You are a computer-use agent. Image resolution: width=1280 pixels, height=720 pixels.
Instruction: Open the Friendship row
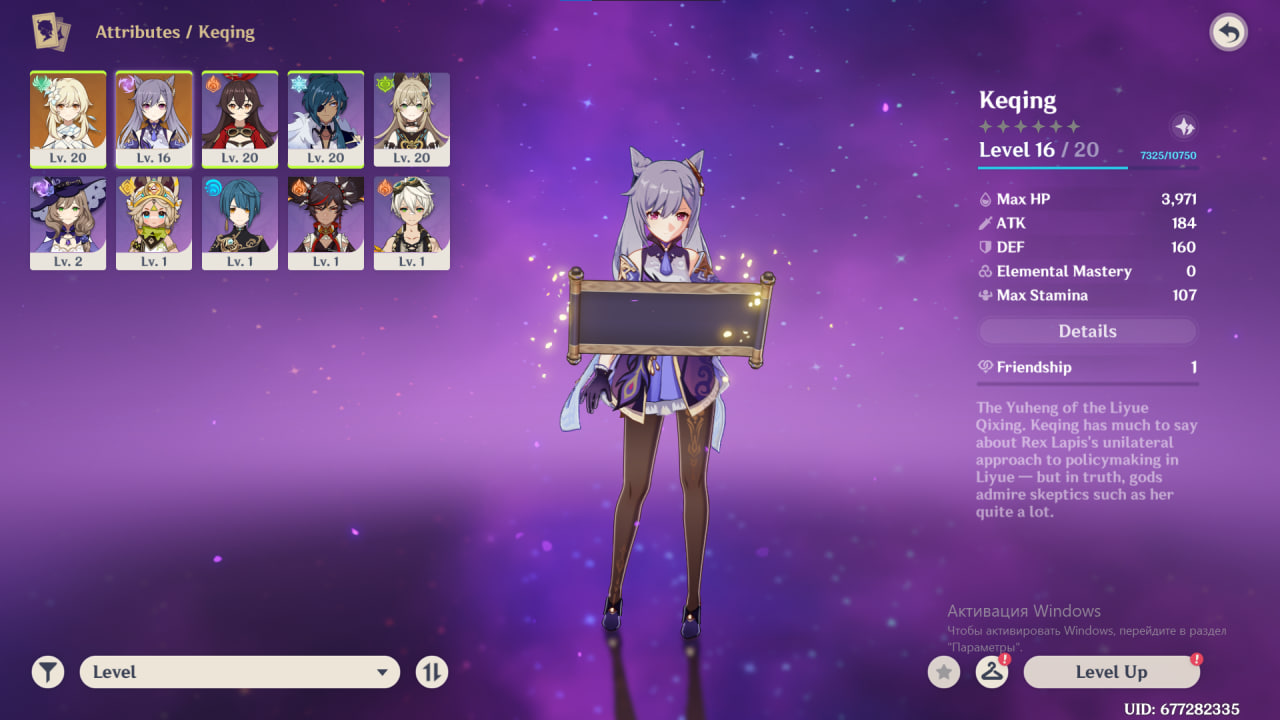coord(1087,367)
